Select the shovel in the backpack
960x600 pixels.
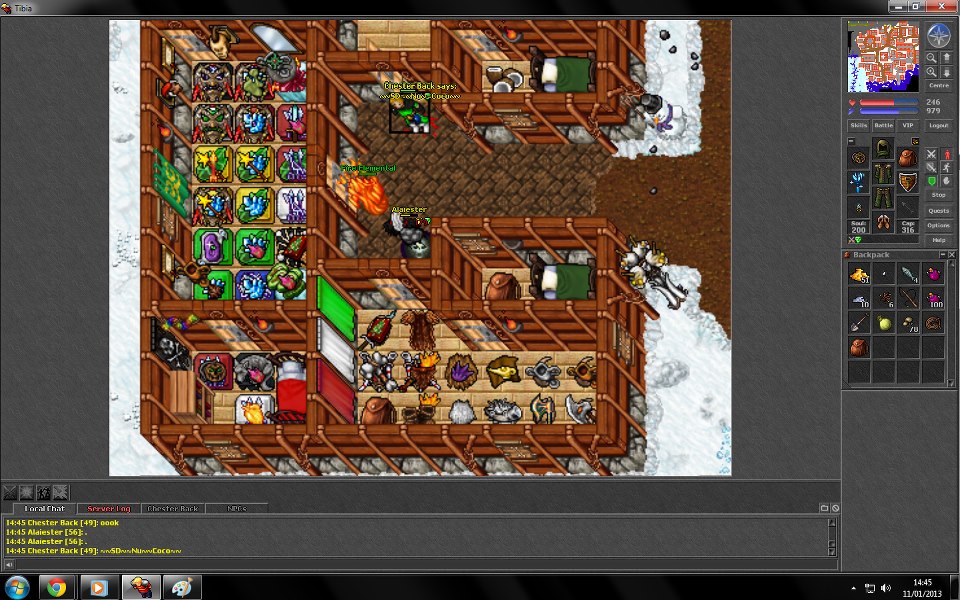tap(859, 323)
